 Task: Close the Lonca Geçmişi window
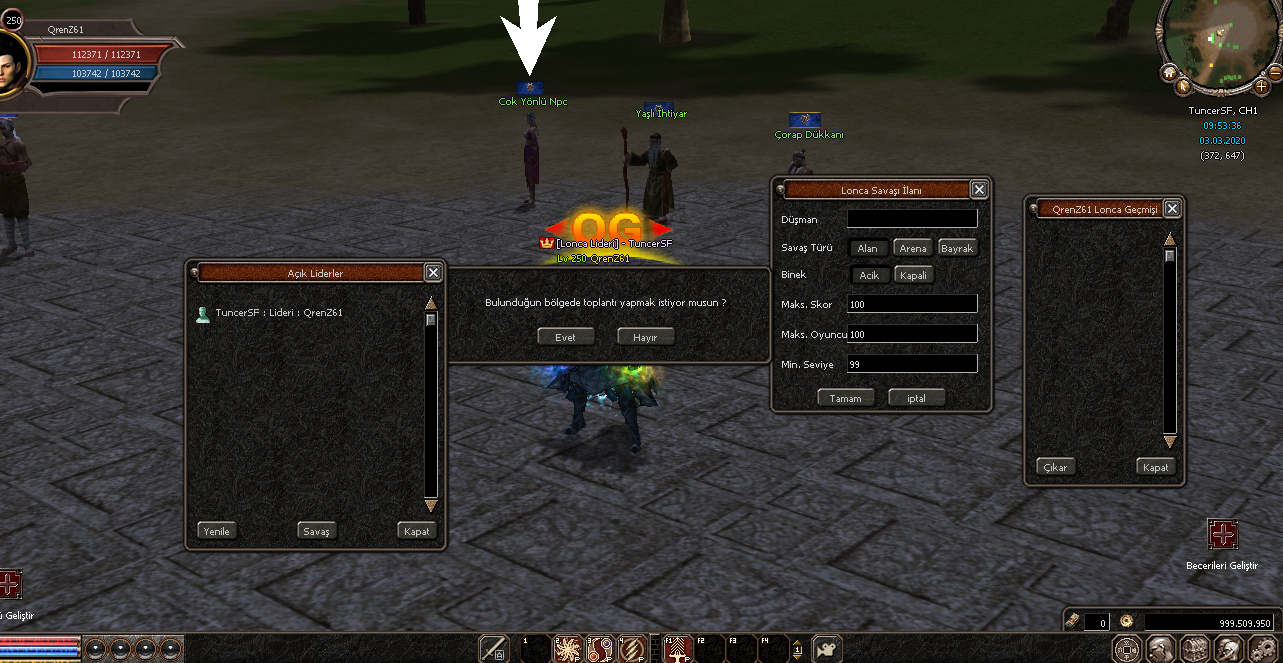(1172, 208)
